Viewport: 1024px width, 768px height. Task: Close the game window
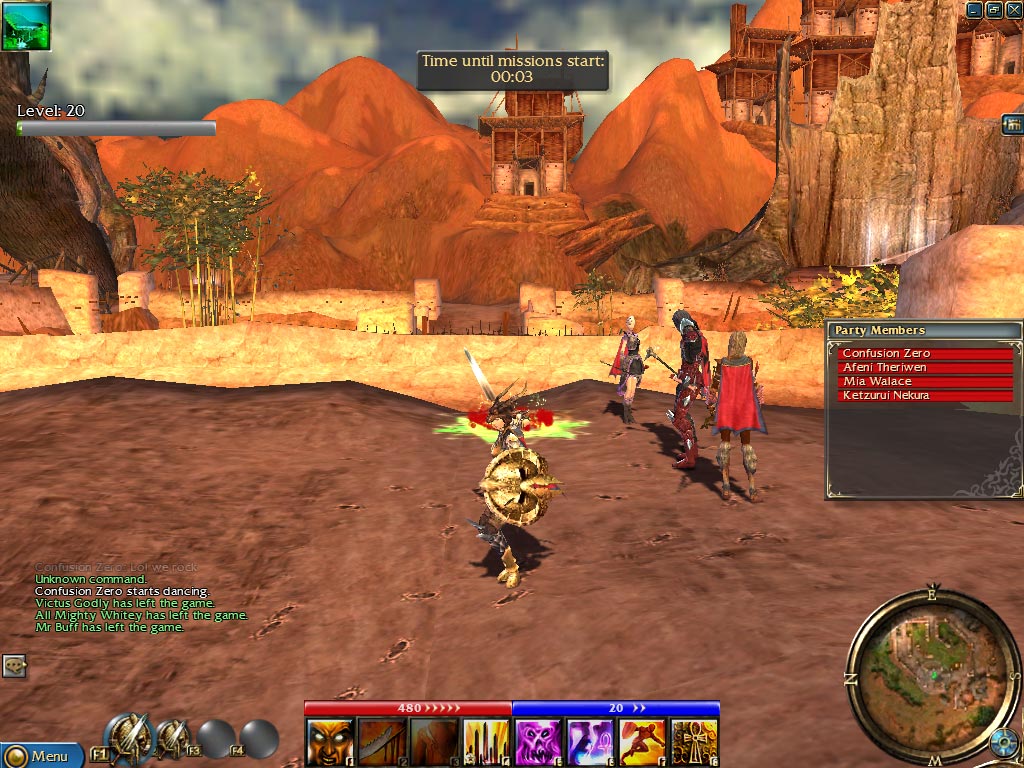coord(1011,9)
